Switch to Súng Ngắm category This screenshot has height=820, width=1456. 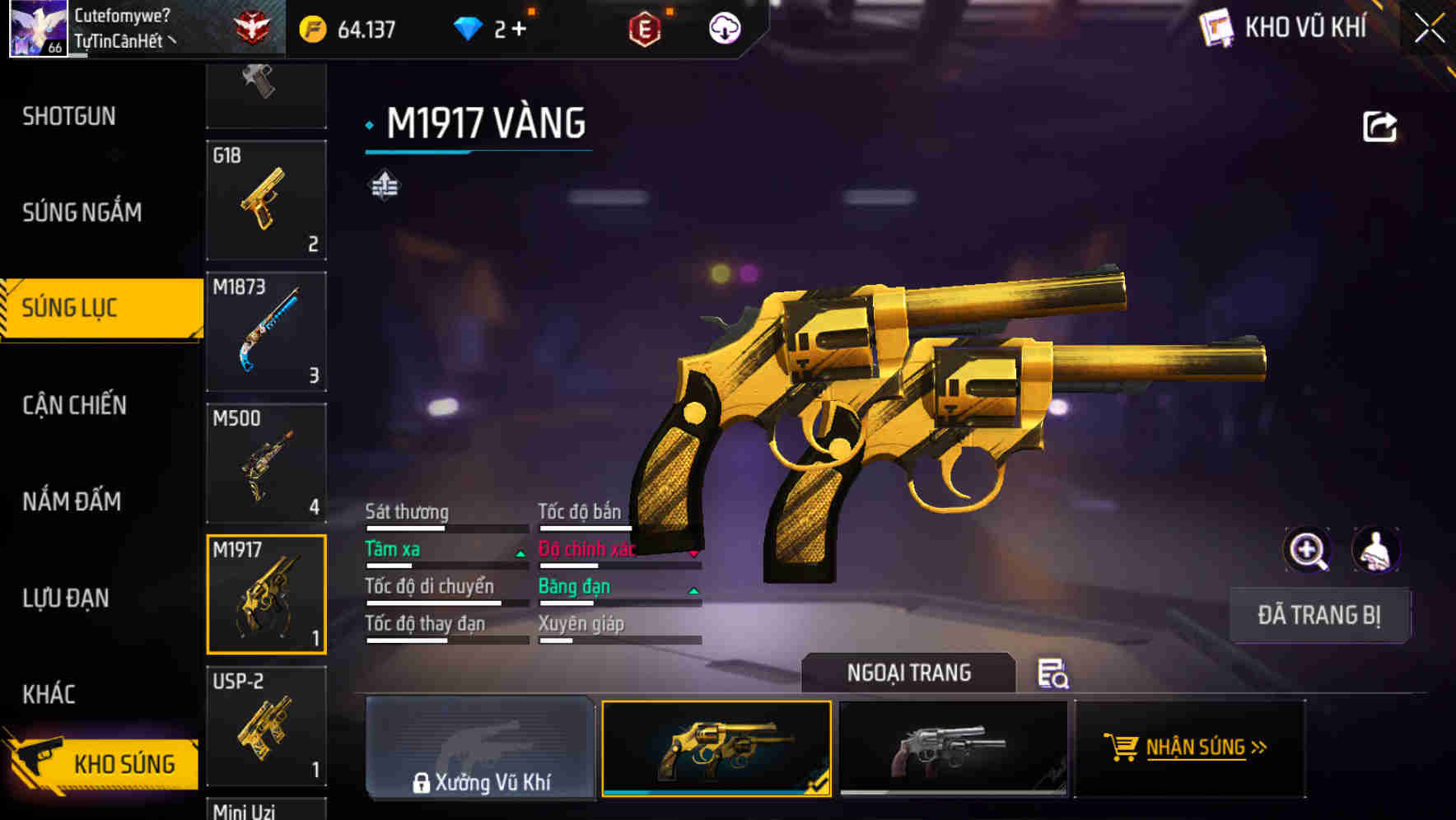(82, 212)
